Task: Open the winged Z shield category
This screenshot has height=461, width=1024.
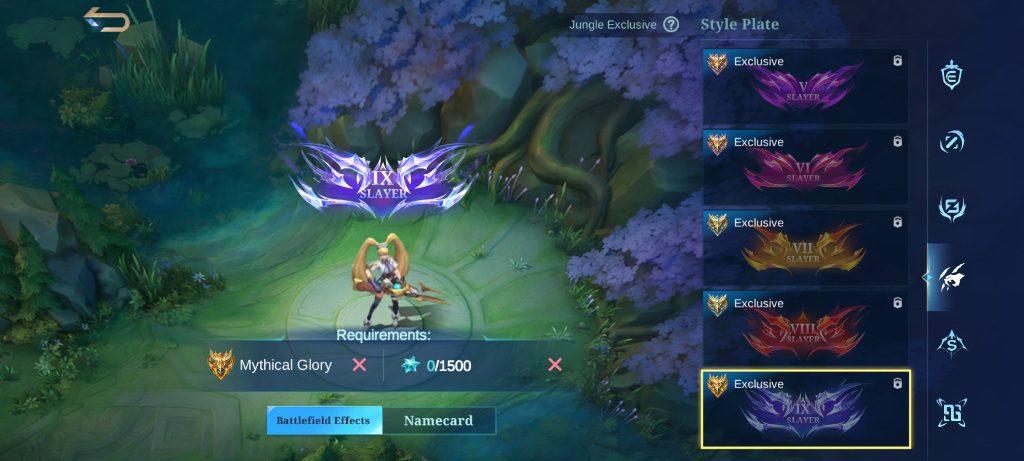Action: coord(952,209)
